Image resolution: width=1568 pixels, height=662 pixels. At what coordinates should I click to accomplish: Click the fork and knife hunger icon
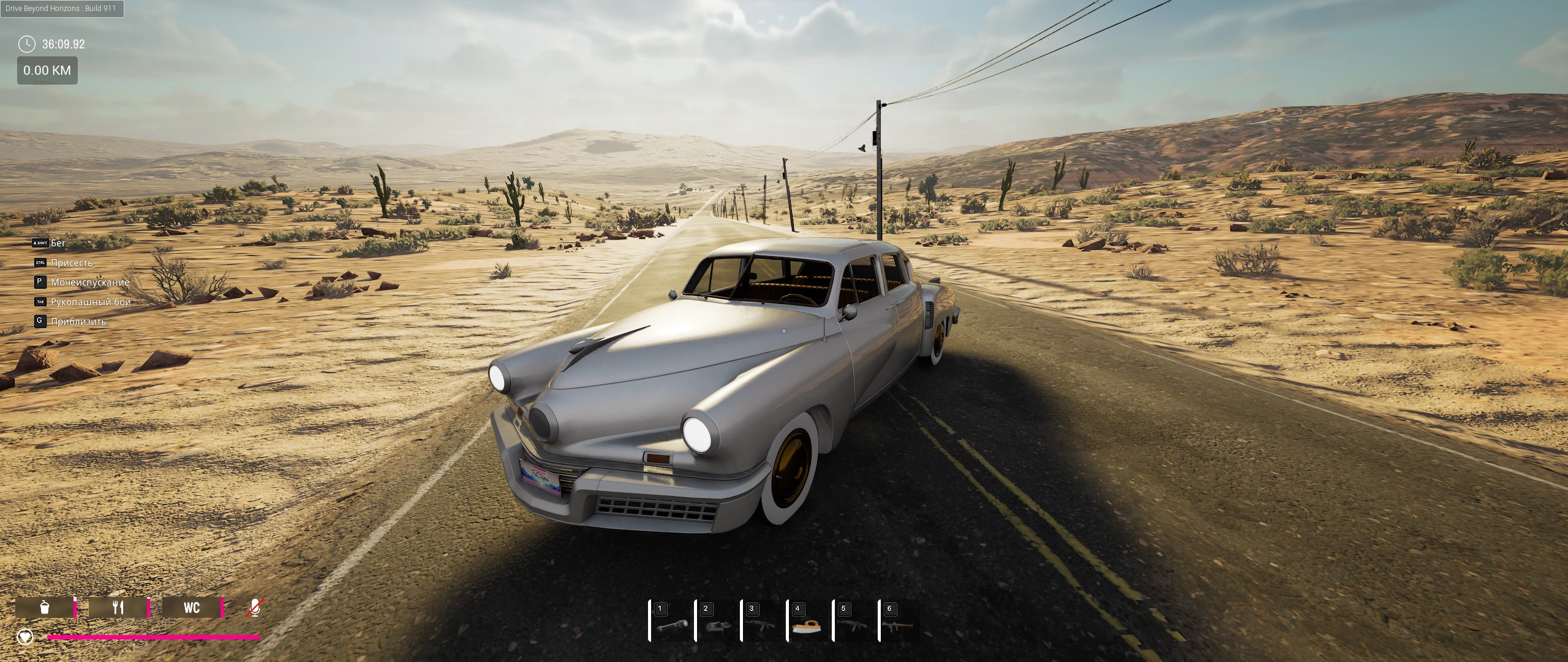[x=118, y=607]
